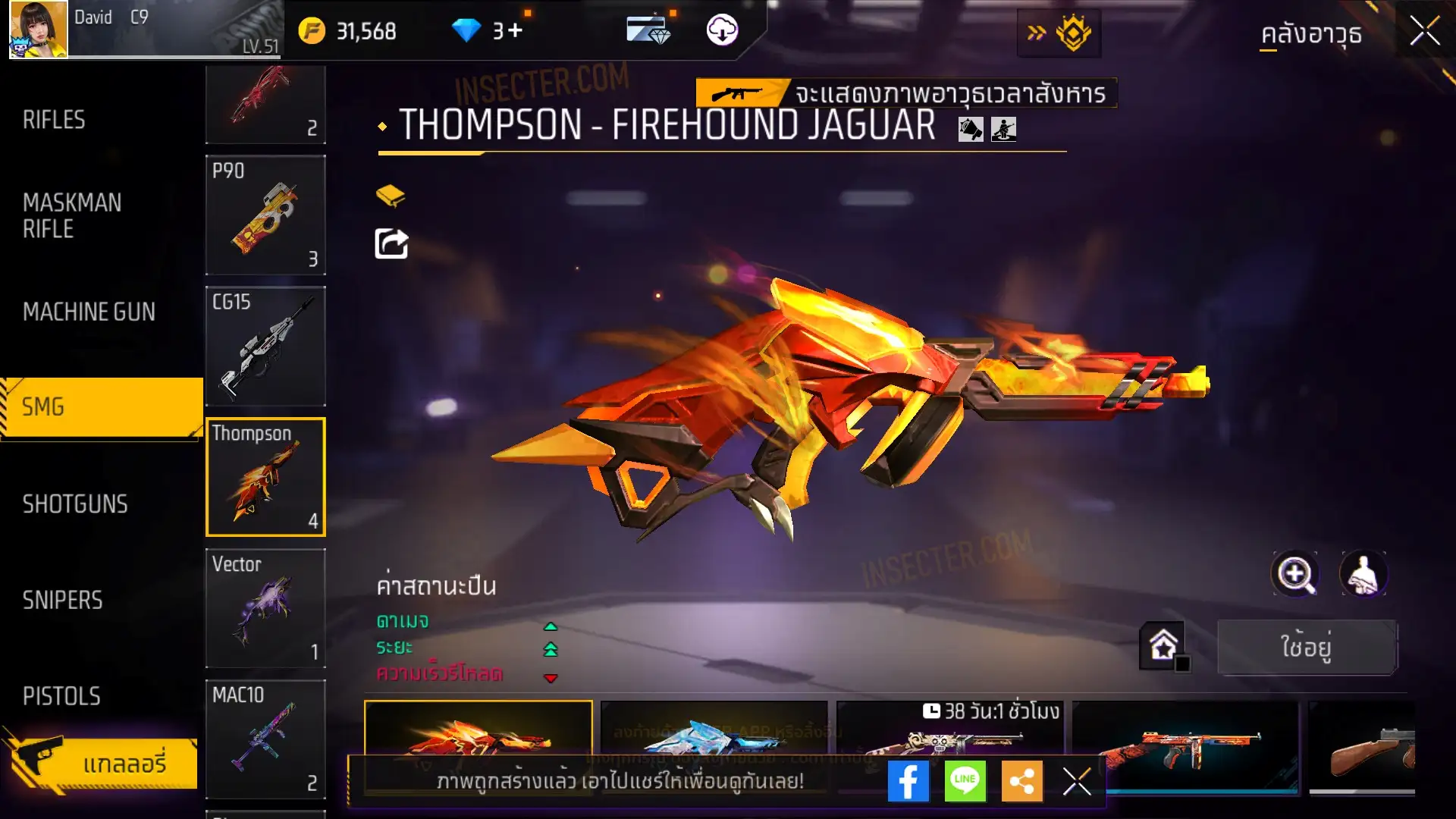The width and height of the screenshot is (1456, 819).
Task: Select the Vector weapon slot
Action: 265,608
